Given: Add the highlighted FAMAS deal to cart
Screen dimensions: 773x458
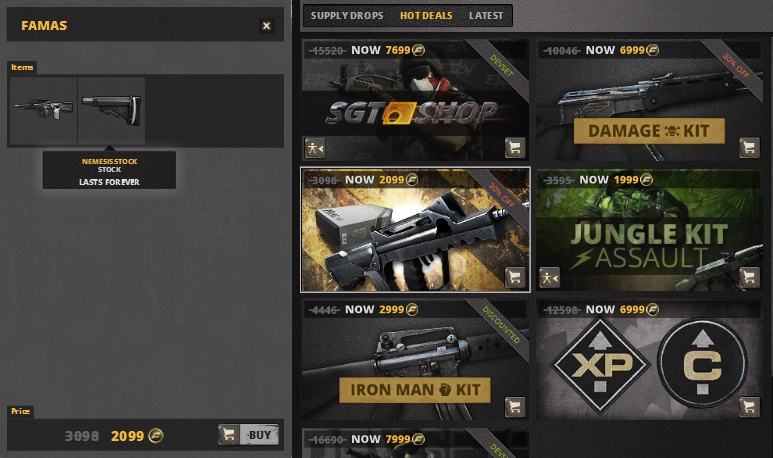Looking at the screenshot, I should pyautogui.click(x=514, y=277).
